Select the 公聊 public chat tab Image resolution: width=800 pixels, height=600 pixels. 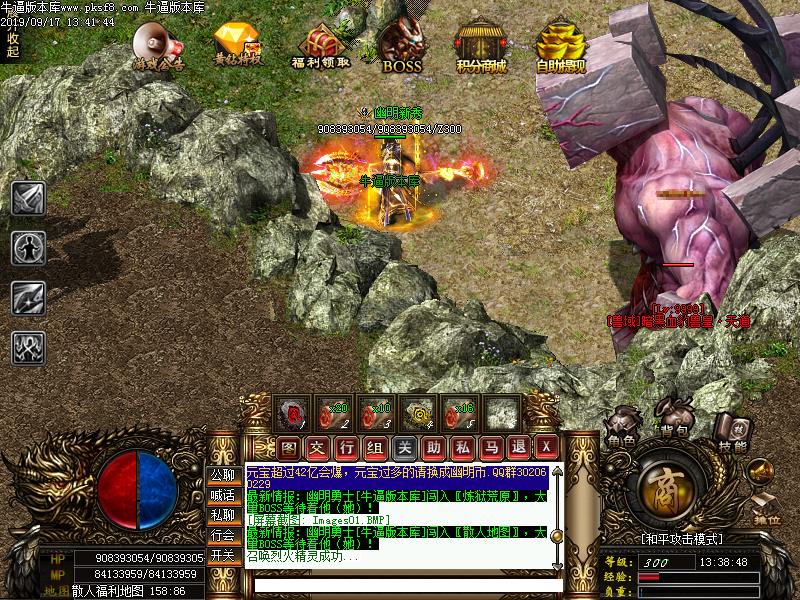point(222,475)
